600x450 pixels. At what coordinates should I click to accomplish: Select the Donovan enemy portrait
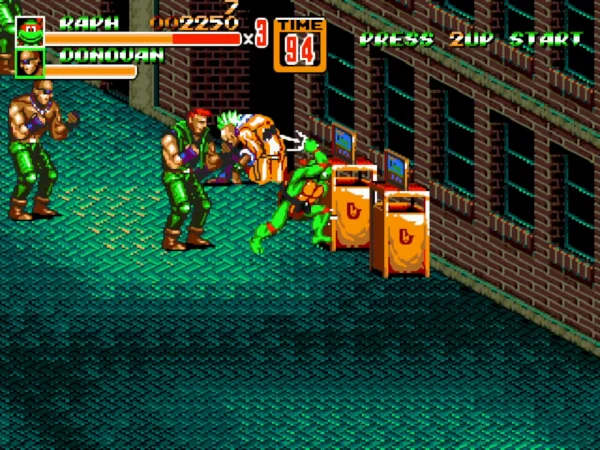pyautogui.click(x=30, y=62)
